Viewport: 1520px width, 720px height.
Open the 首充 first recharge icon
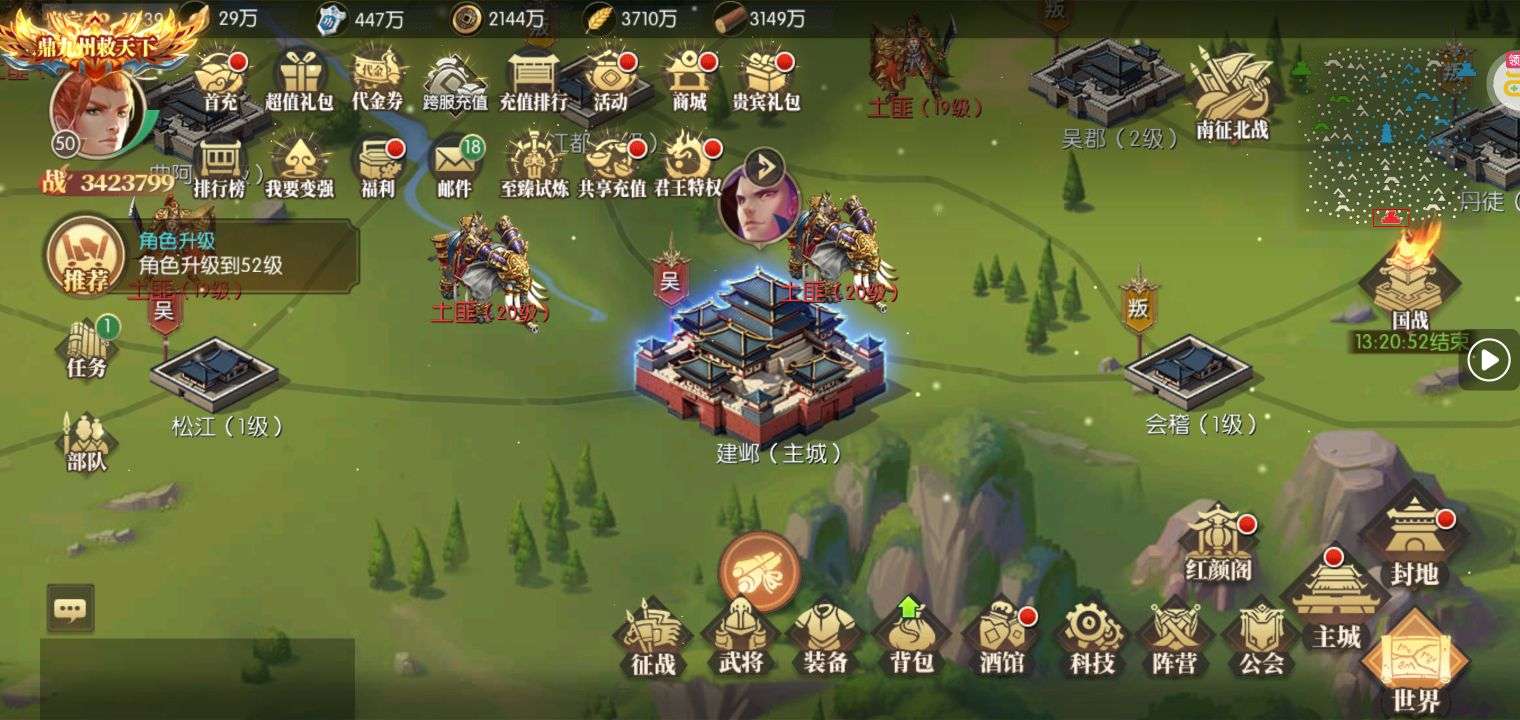(x=219, y=78)
